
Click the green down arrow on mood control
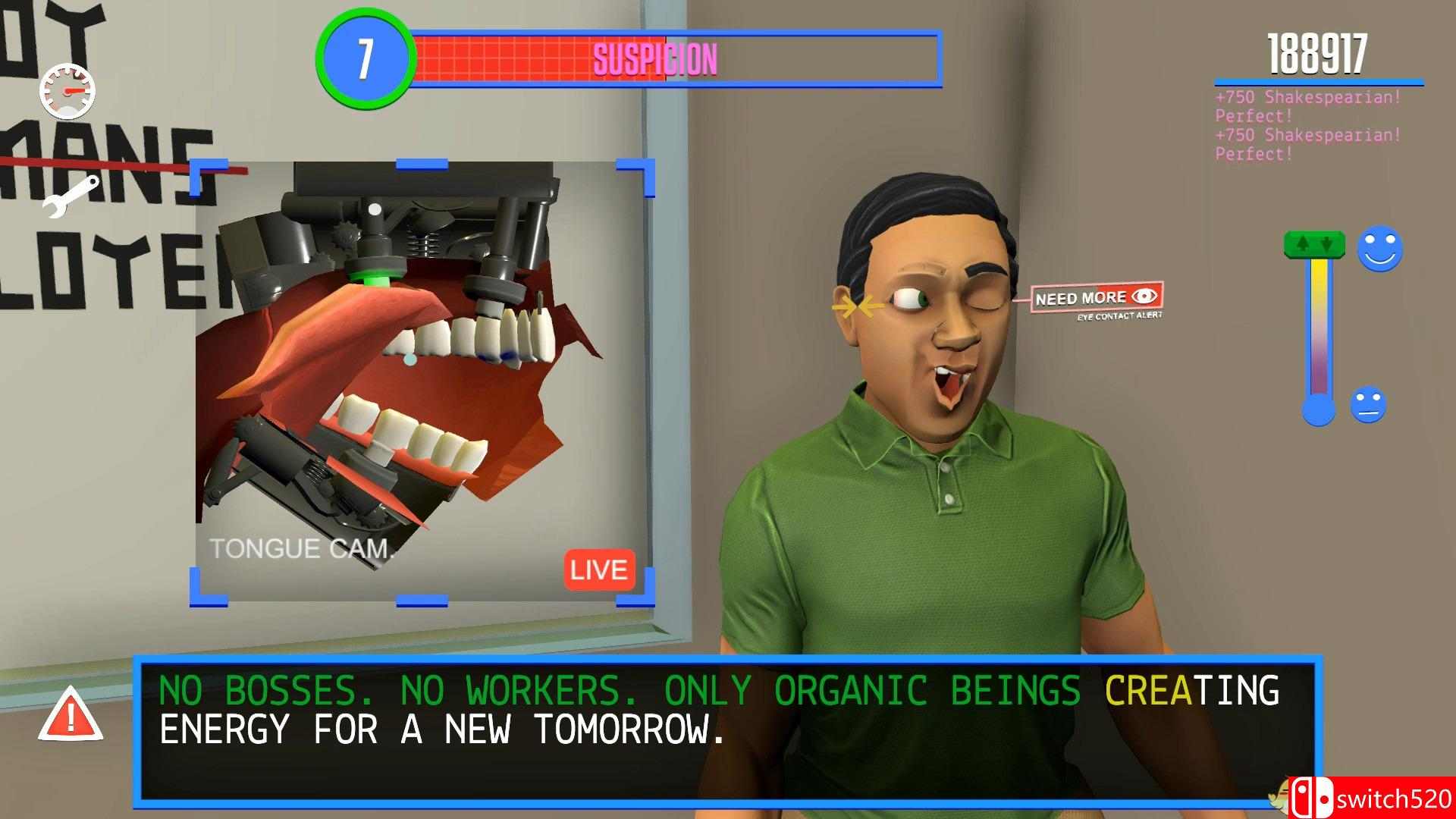coord(1326,244)
